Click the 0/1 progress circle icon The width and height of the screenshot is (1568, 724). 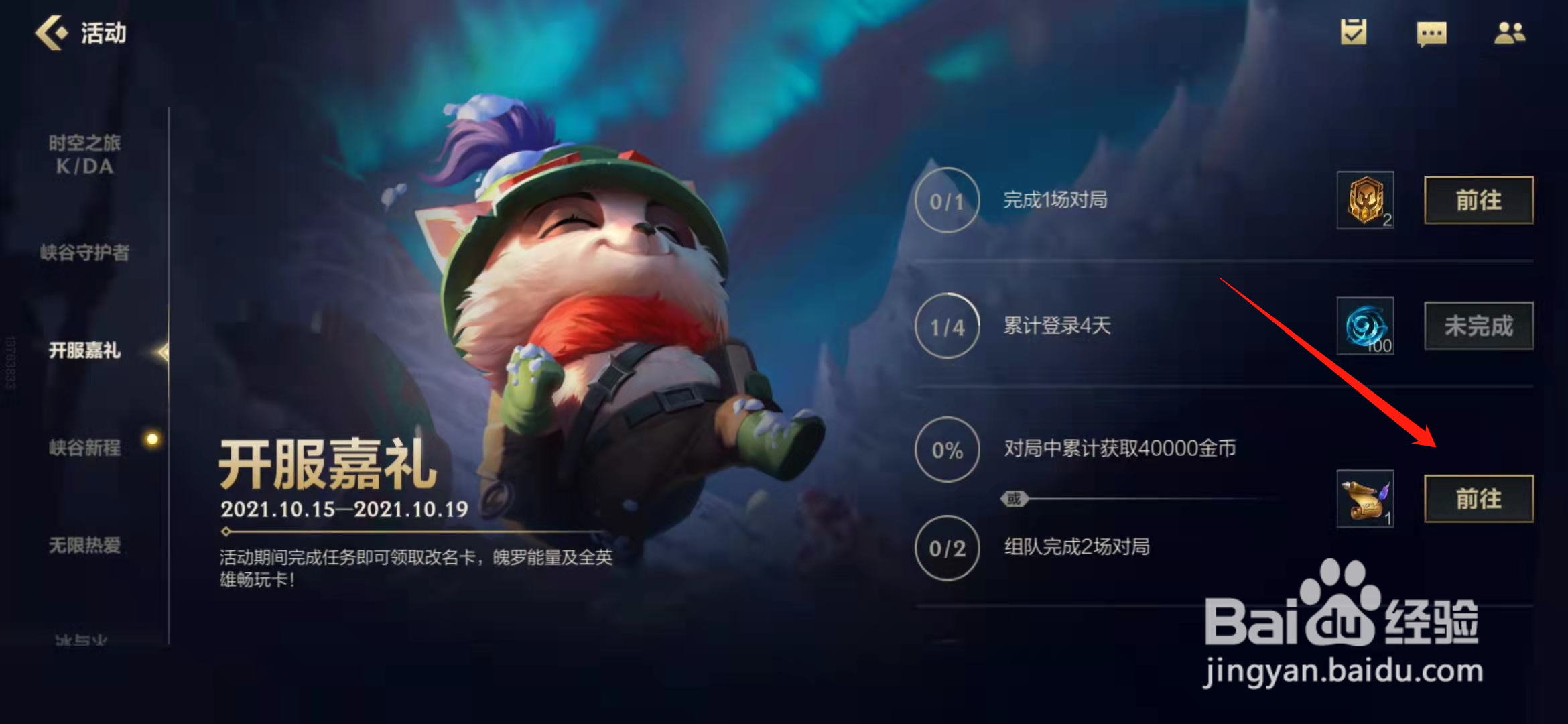[x=947, y=200]
